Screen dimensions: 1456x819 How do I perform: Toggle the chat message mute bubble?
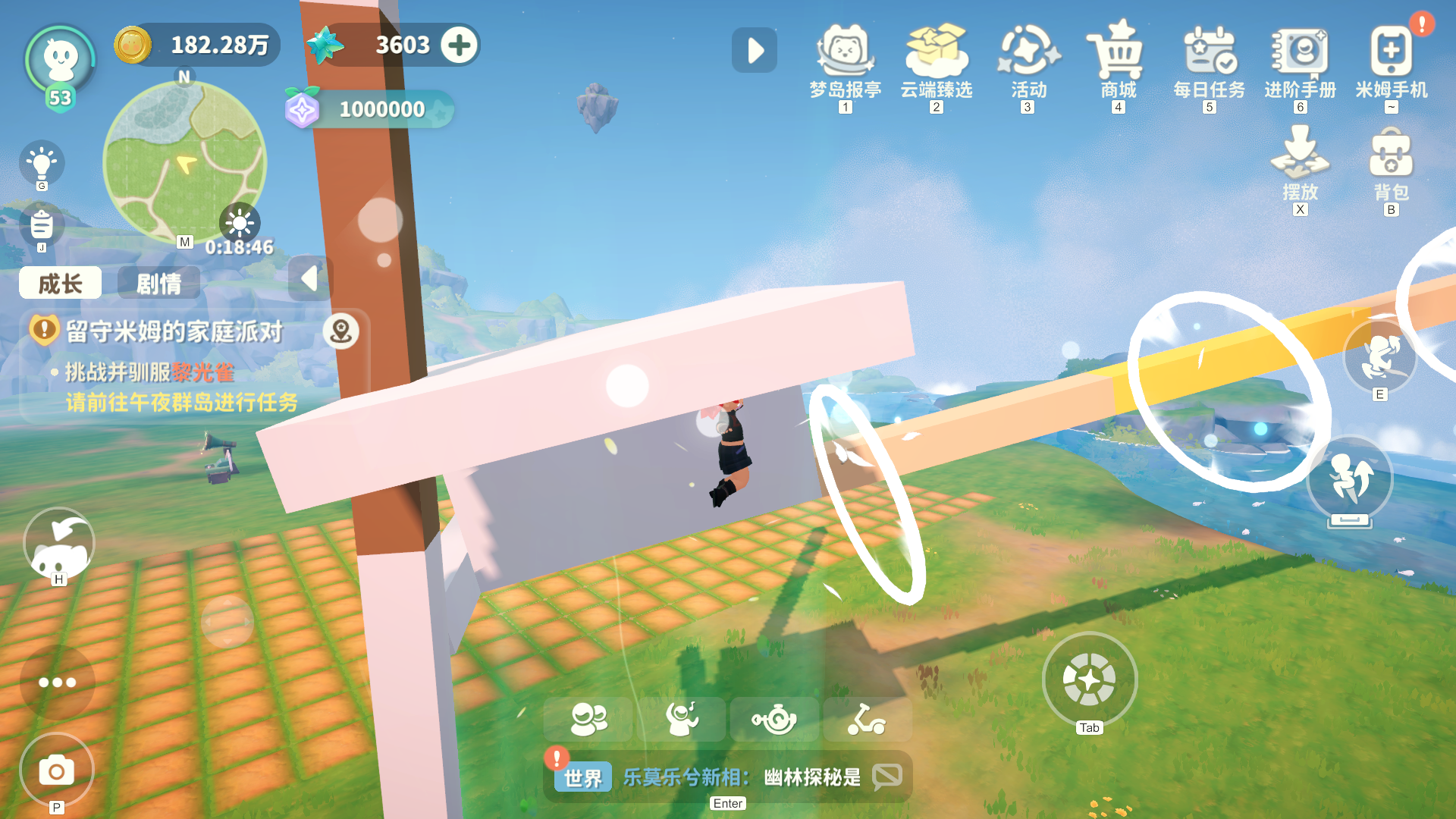886,776
